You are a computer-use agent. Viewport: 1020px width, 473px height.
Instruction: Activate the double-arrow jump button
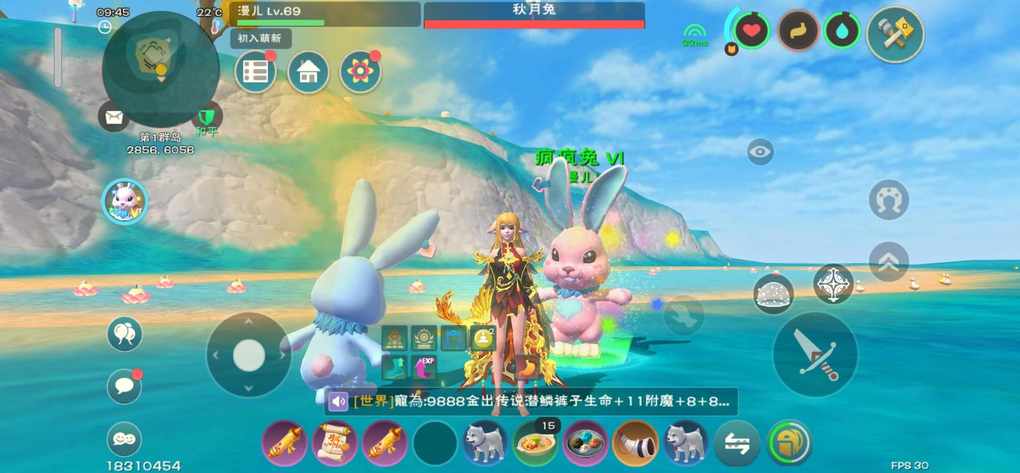tap(888, 262)
